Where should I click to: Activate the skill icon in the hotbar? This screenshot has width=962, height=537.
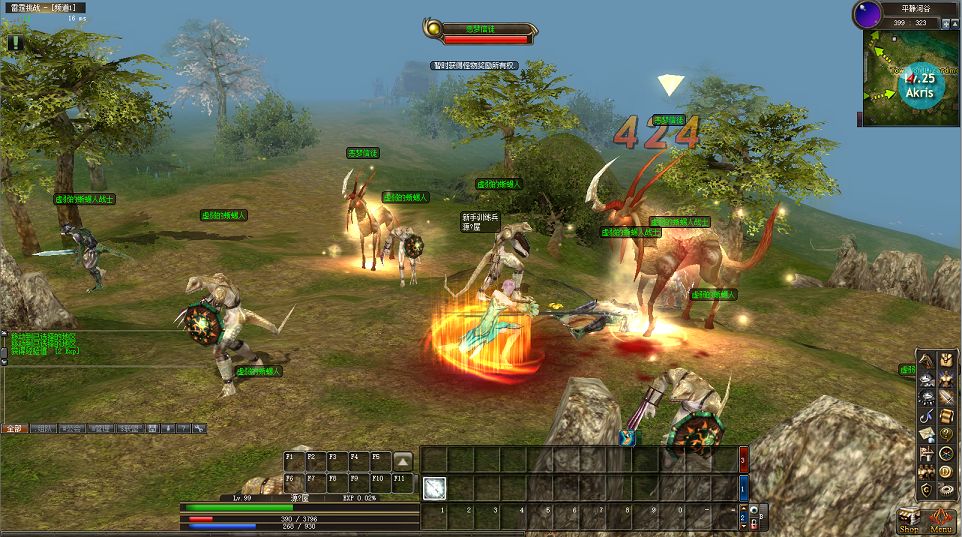click(x=434, y=487)
